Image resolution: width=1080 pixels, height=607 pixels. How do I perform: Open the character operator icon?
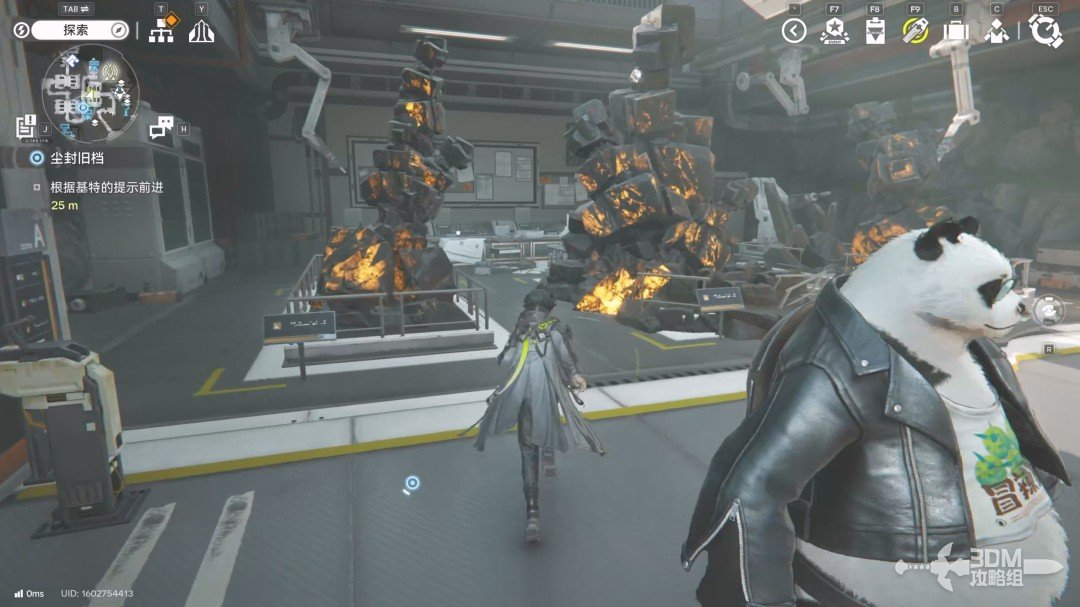(996, 31)
